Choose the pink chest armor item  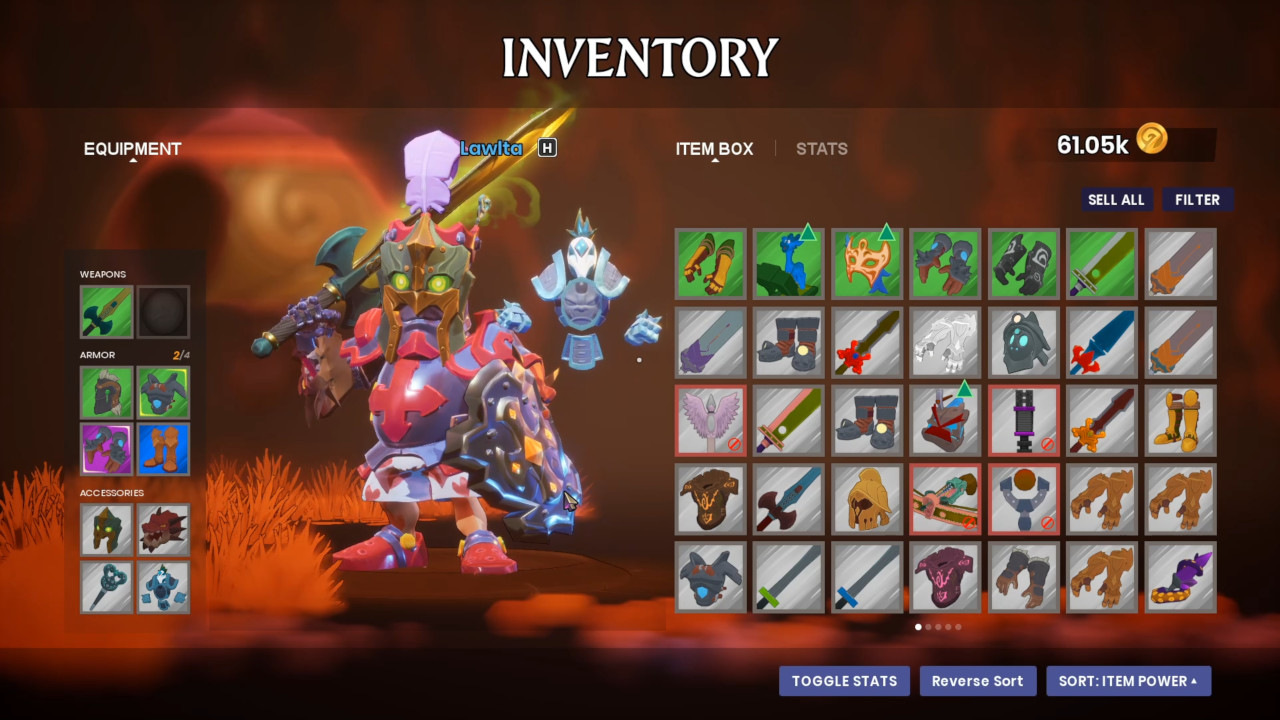point(945,577)
